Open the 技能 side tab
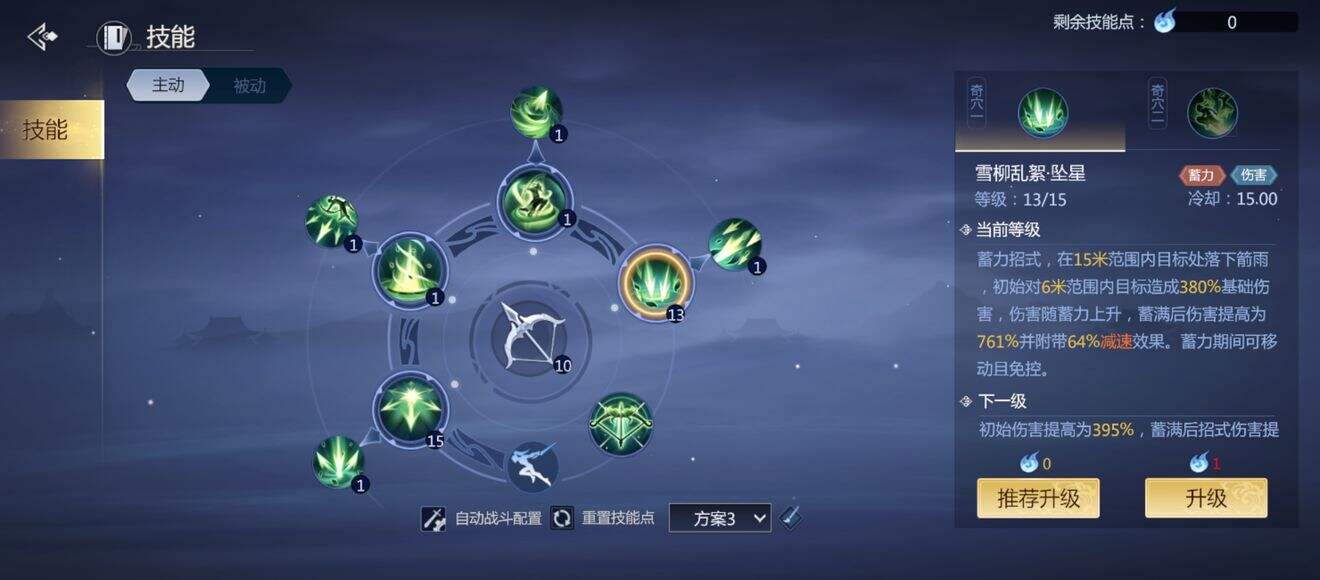 coord(46,130)
